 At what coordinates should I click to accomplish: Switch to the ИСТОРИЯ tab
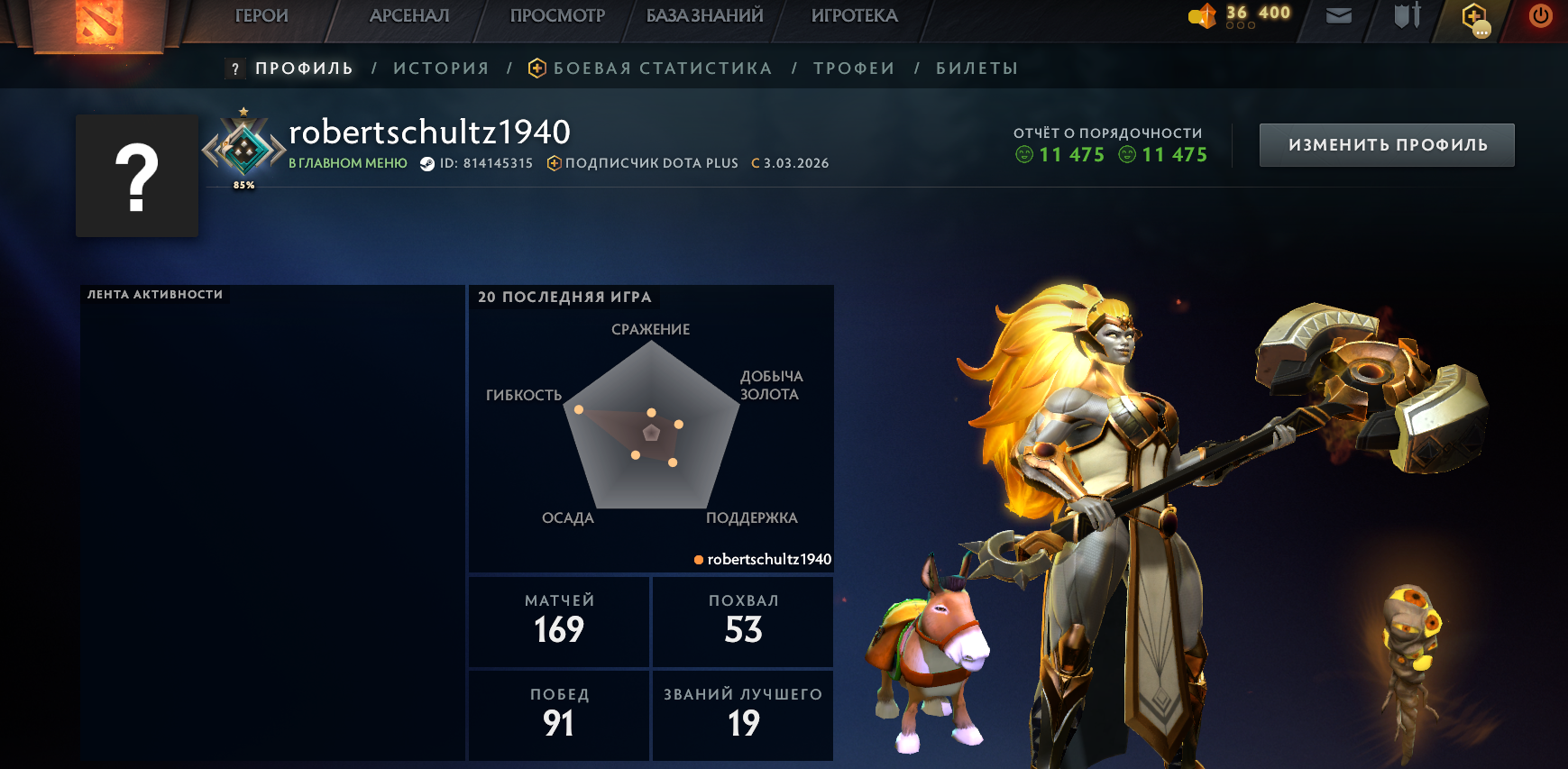coord(441,67)
